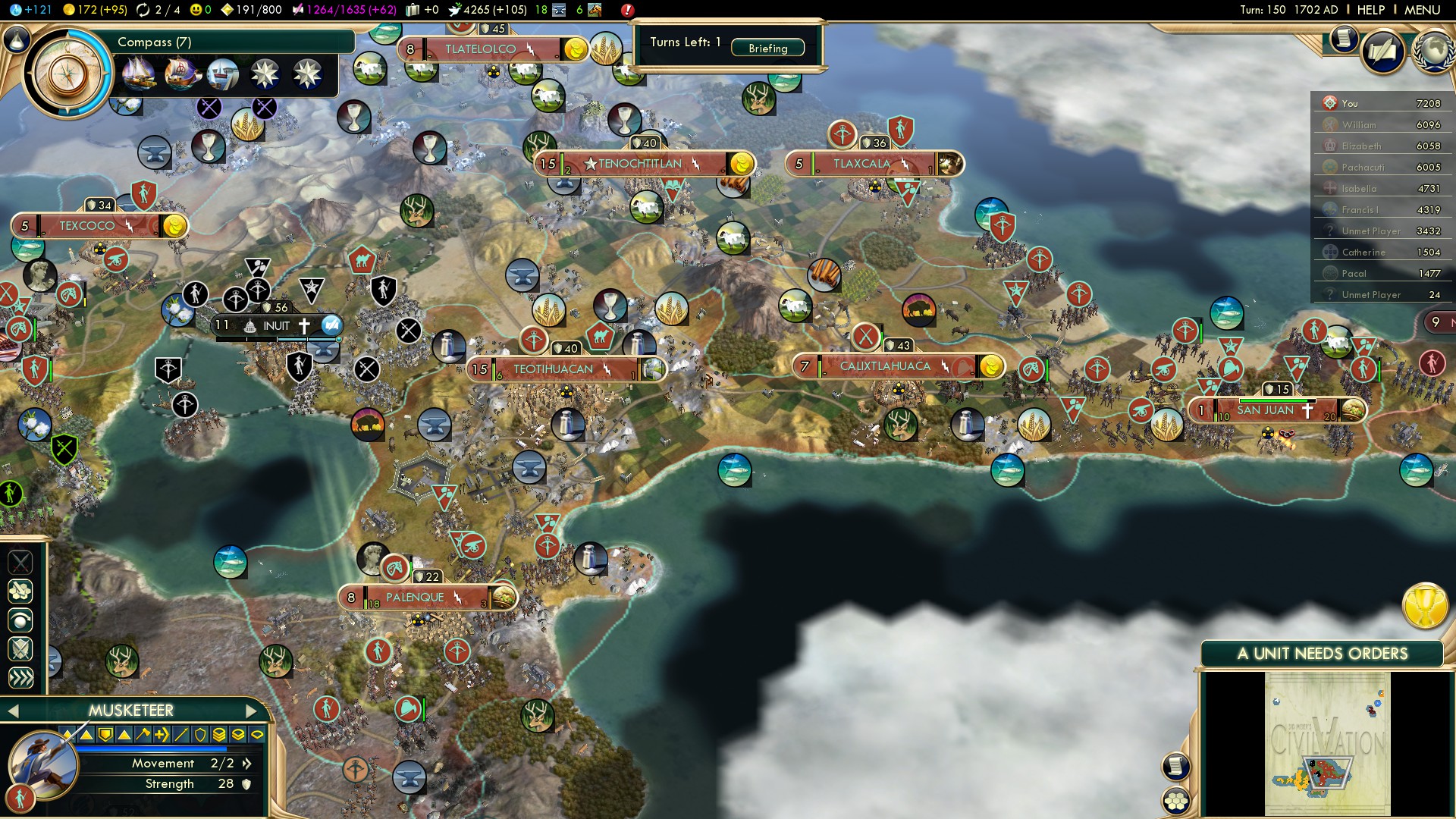Open the Teotihuacan city banner

coord(554,369)
